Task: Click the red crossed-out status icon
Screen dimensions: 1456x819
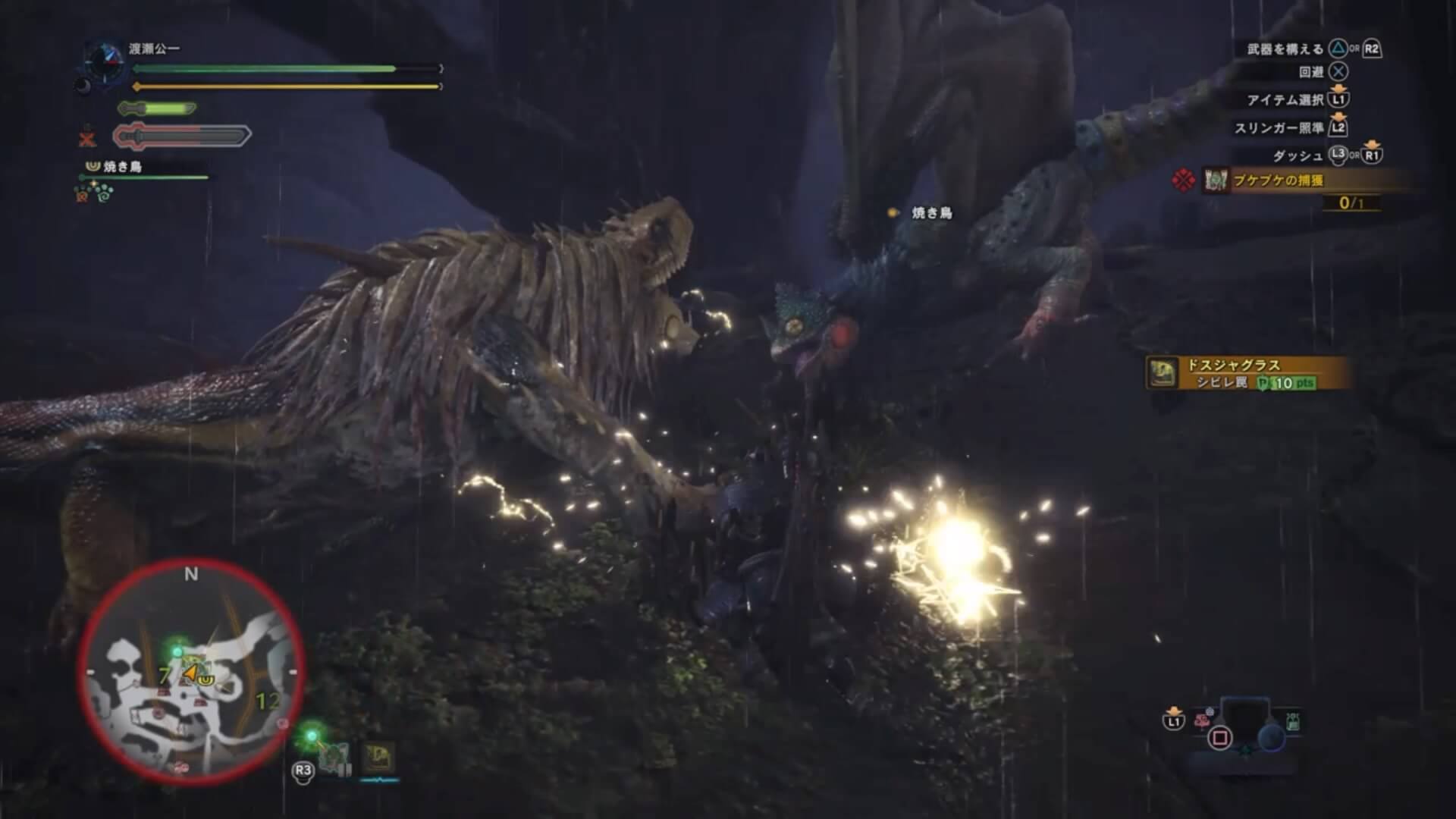Action: [88, 139]
